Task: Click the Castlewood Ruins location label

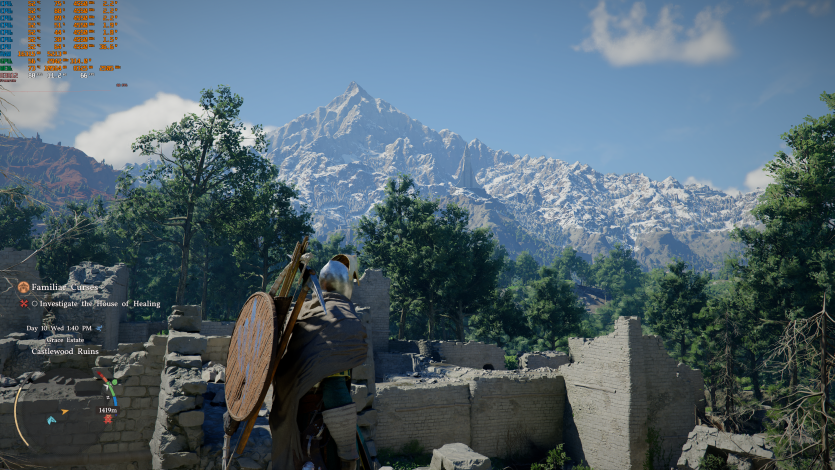Action: pos(65,351)
